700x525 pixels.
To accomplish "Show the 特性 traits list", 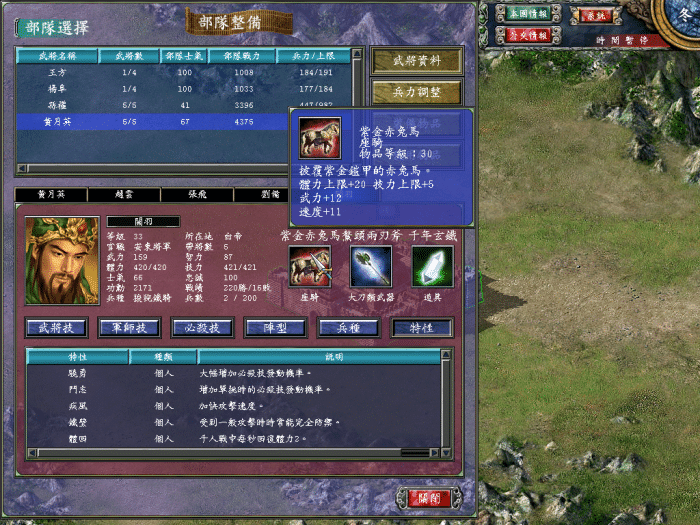I will [421, 328].
